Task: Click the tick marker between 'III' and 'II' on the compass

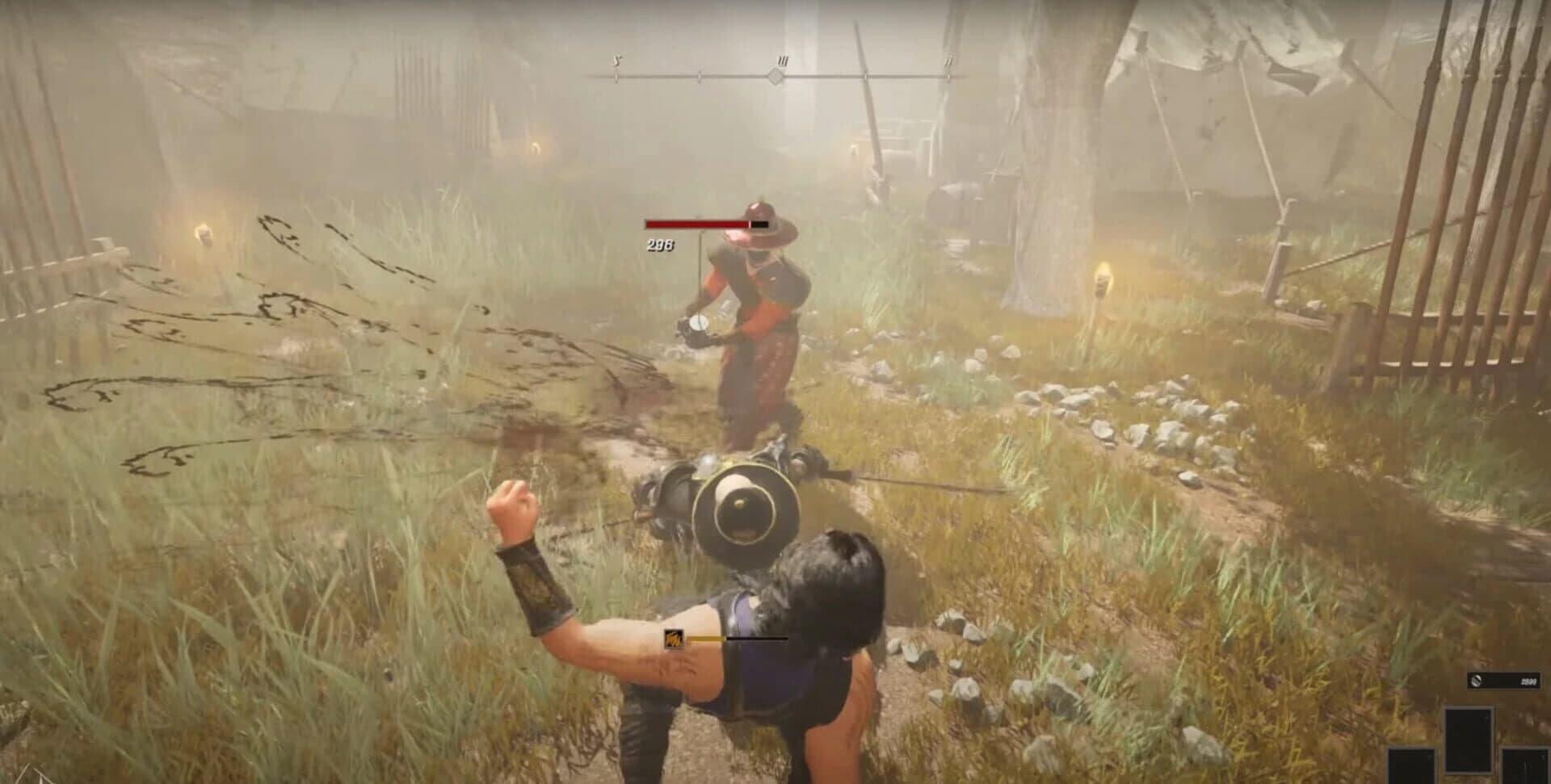Action: coord(867,78)
